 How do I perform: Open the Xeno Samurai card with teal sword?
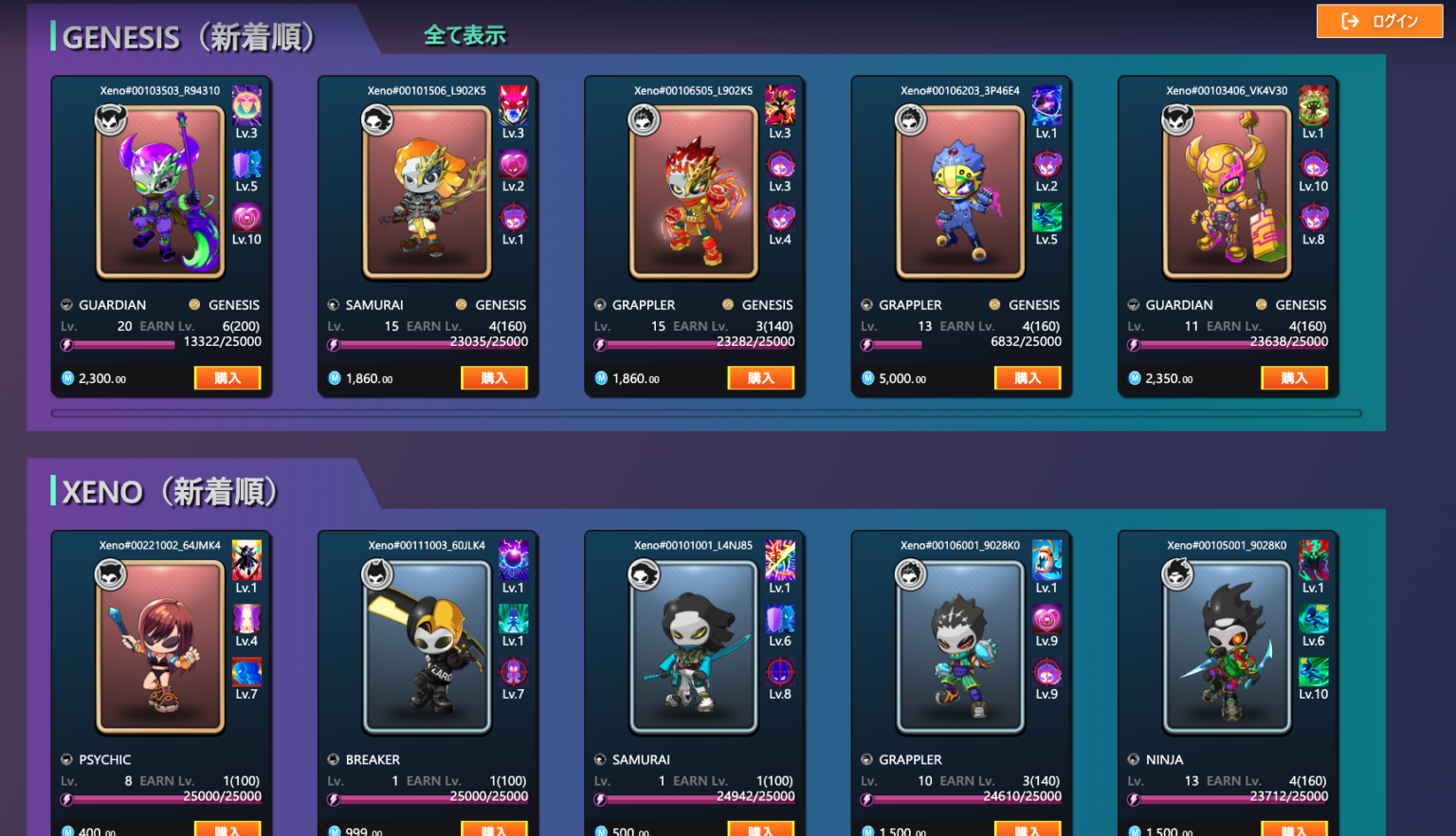tap(694, 647)
